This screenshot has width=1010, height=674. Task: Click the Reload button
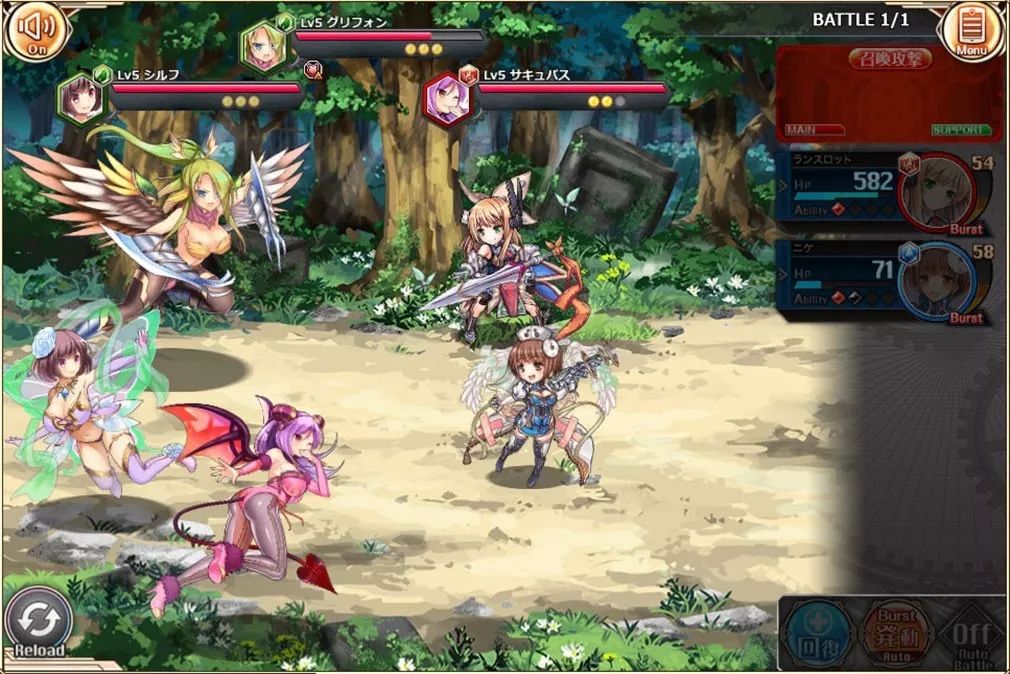39,623
